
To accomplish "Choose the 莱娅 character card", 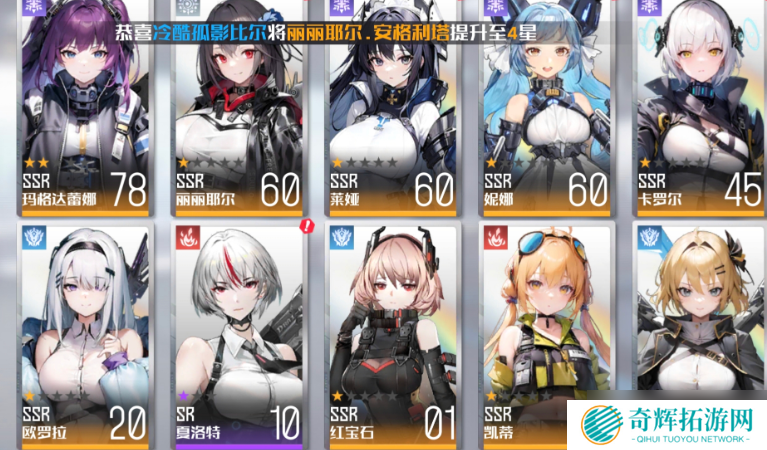I will point(392,110).
